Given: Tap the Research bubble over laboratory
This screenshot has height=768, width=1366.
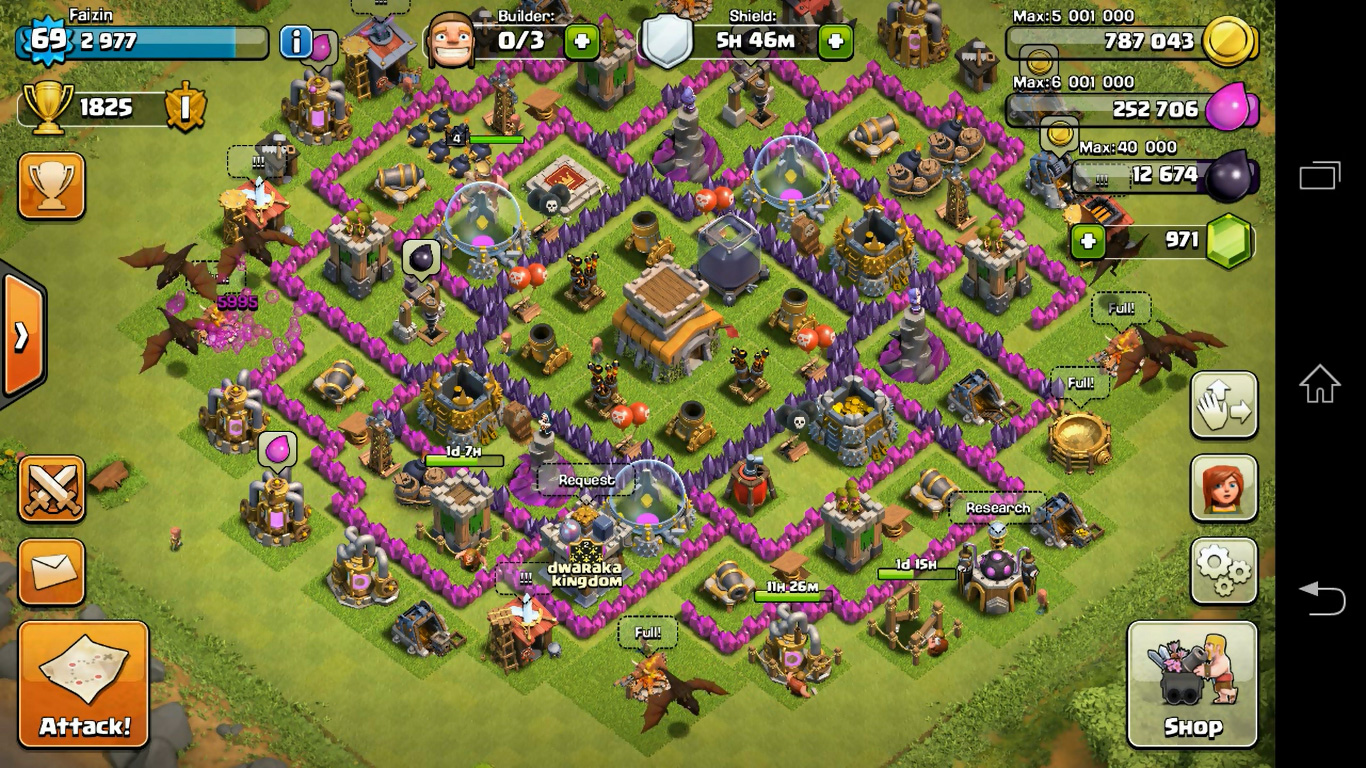Looking at the screenshot, I should tap(997, 508).
